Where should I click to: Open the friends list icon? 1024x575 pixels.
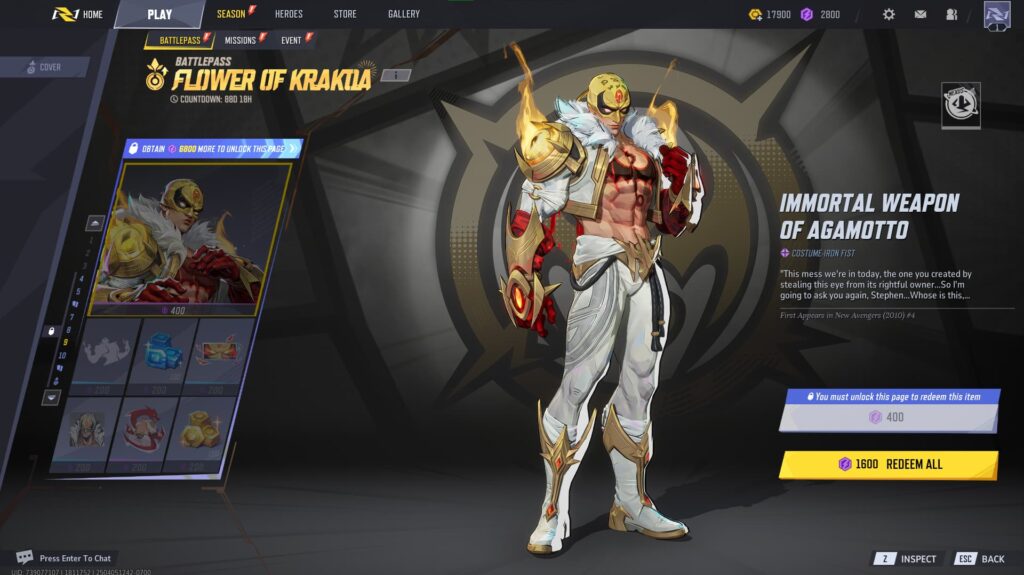tap(951, 14)
